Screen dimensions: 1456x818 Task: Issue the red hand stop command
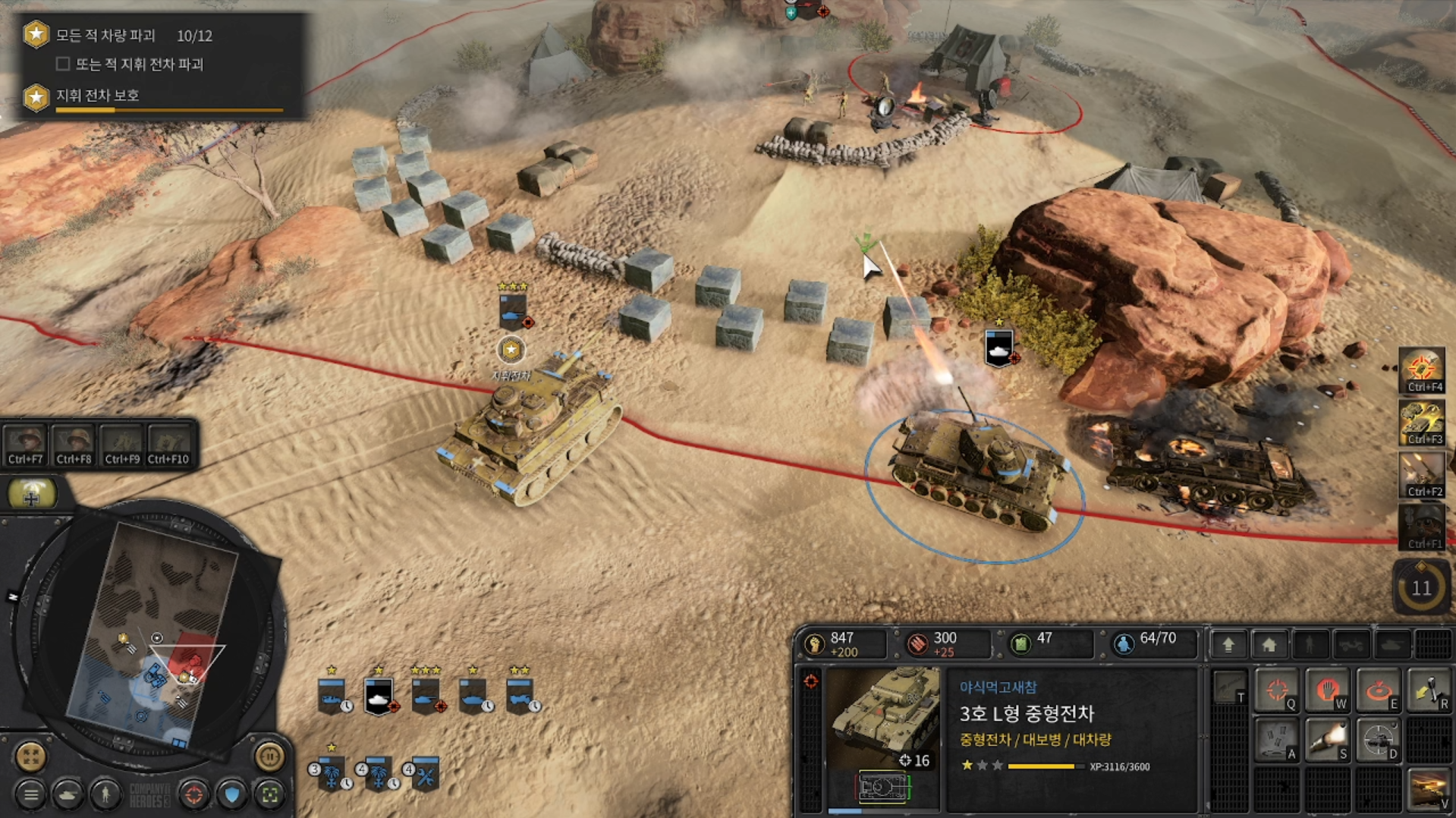point(1327,691)
